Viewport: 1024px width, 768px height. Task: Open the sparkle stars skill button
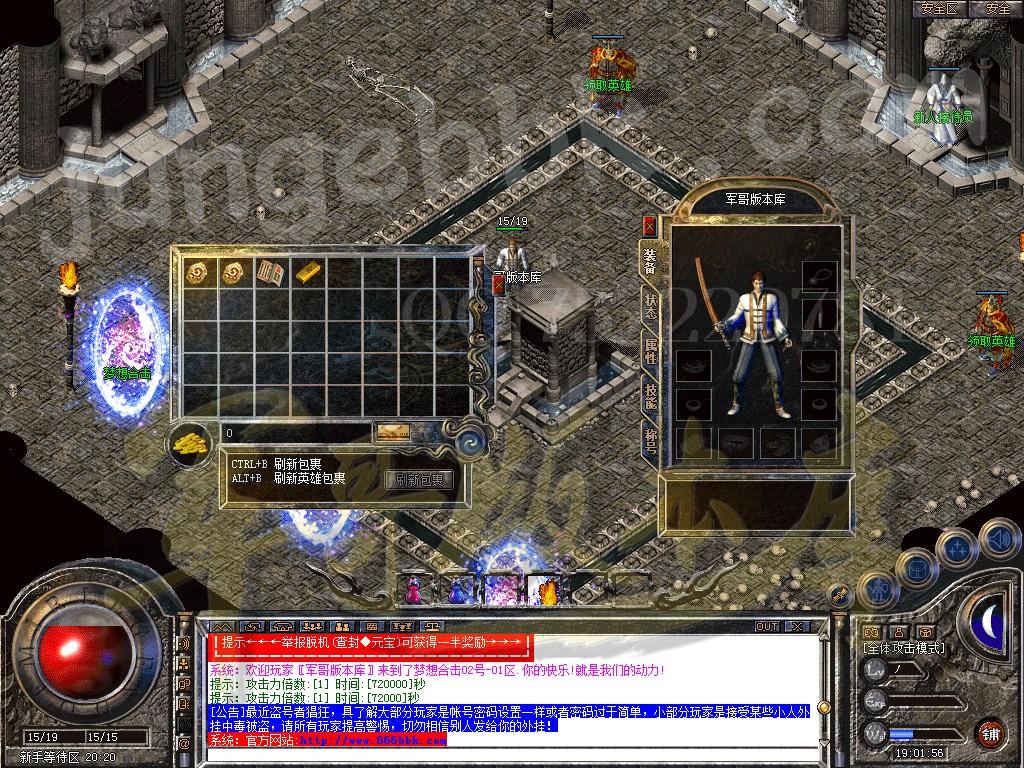tap(957, 547)
